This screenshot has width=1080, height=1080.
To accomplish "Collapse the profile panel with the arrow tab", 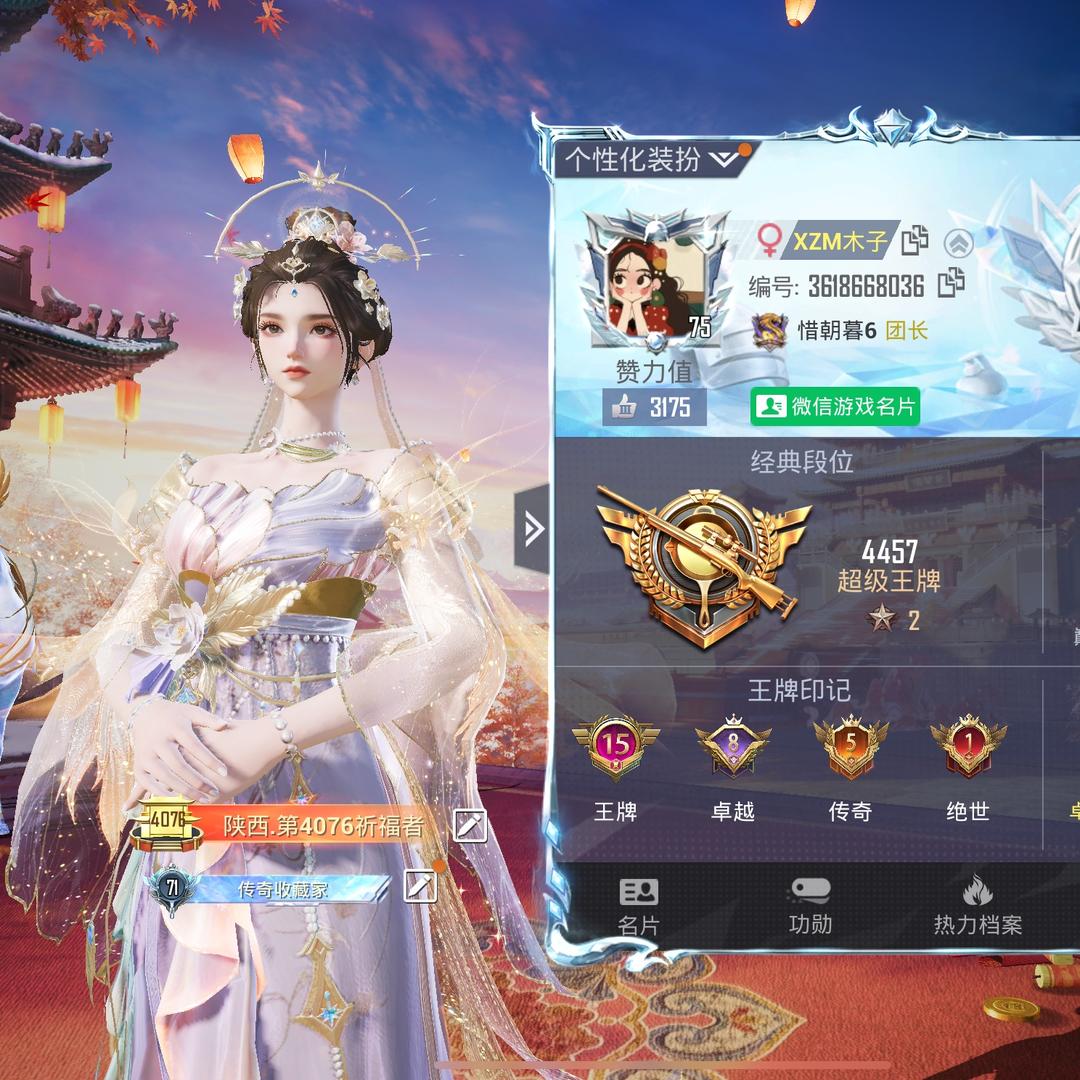I will pyautogui.click(x=532, y=528).
